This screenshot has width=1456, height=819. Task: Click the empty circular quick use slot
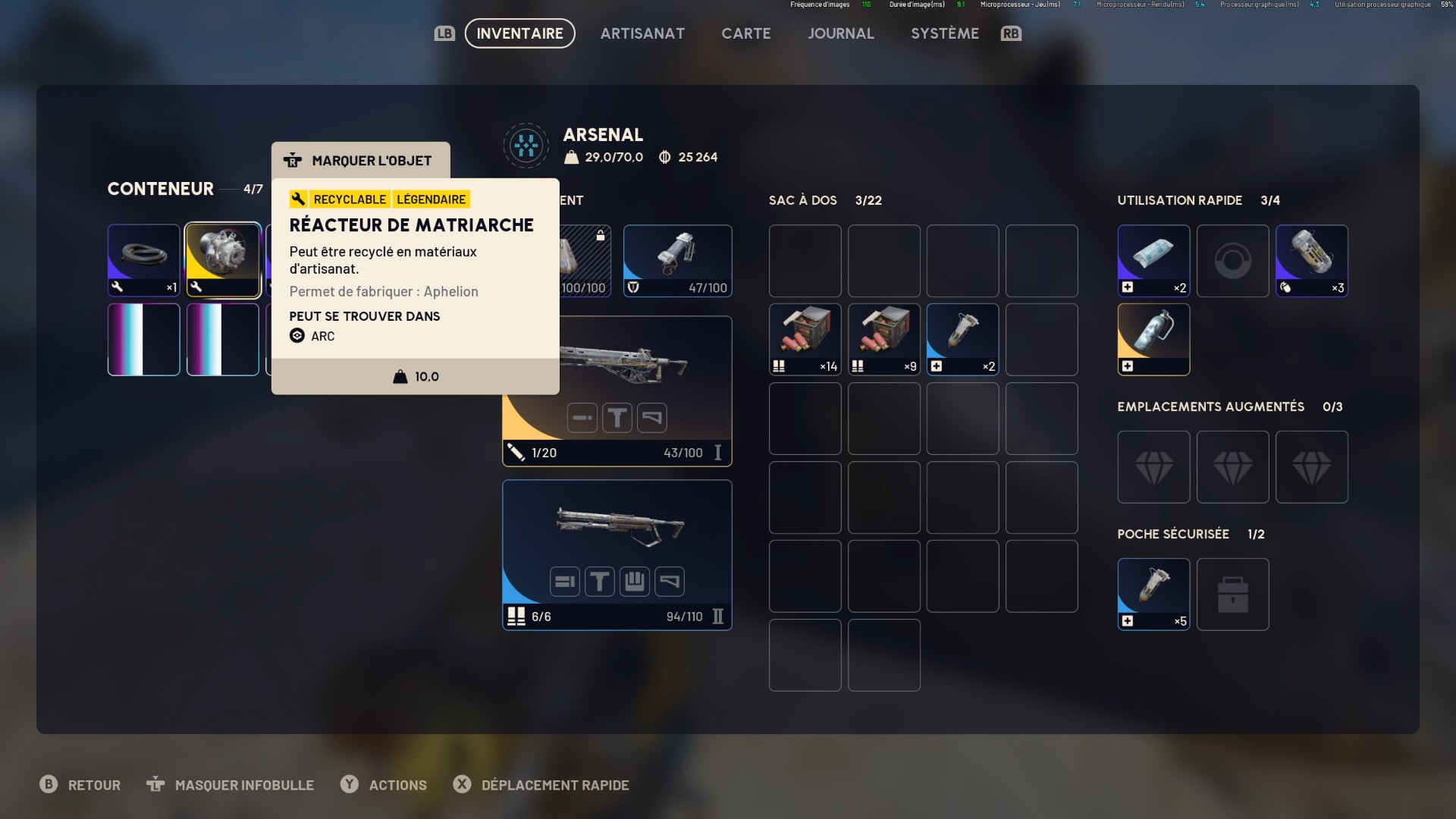(x=1232, y=260)
